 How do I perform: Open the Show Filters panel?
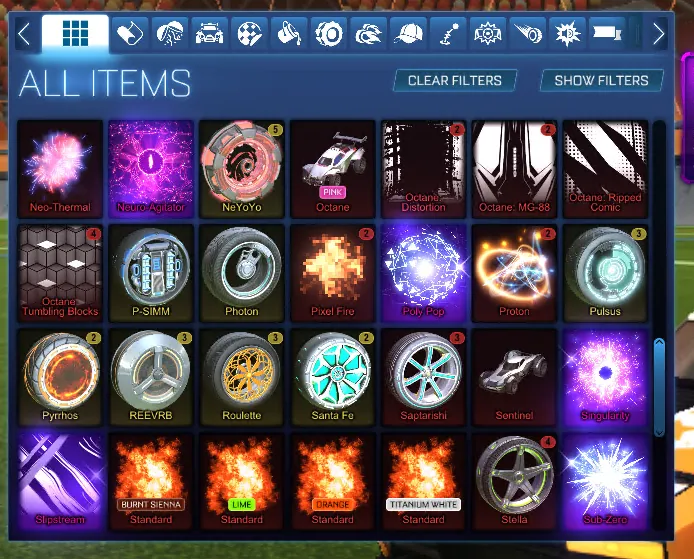pos(602,80)
